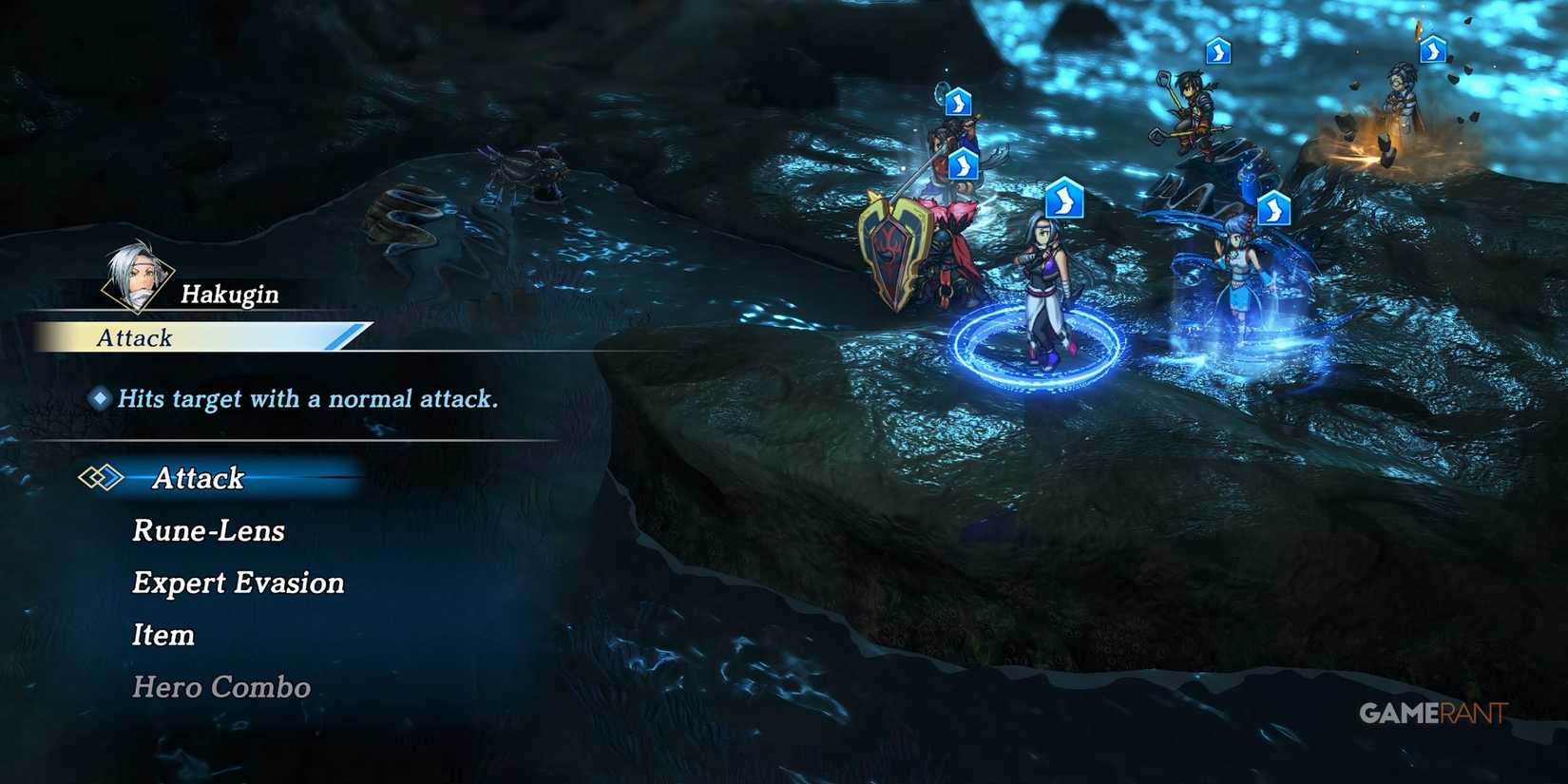Open the Attack submenu from the command list
1568x784 pixels.
(x=197, y=479)
